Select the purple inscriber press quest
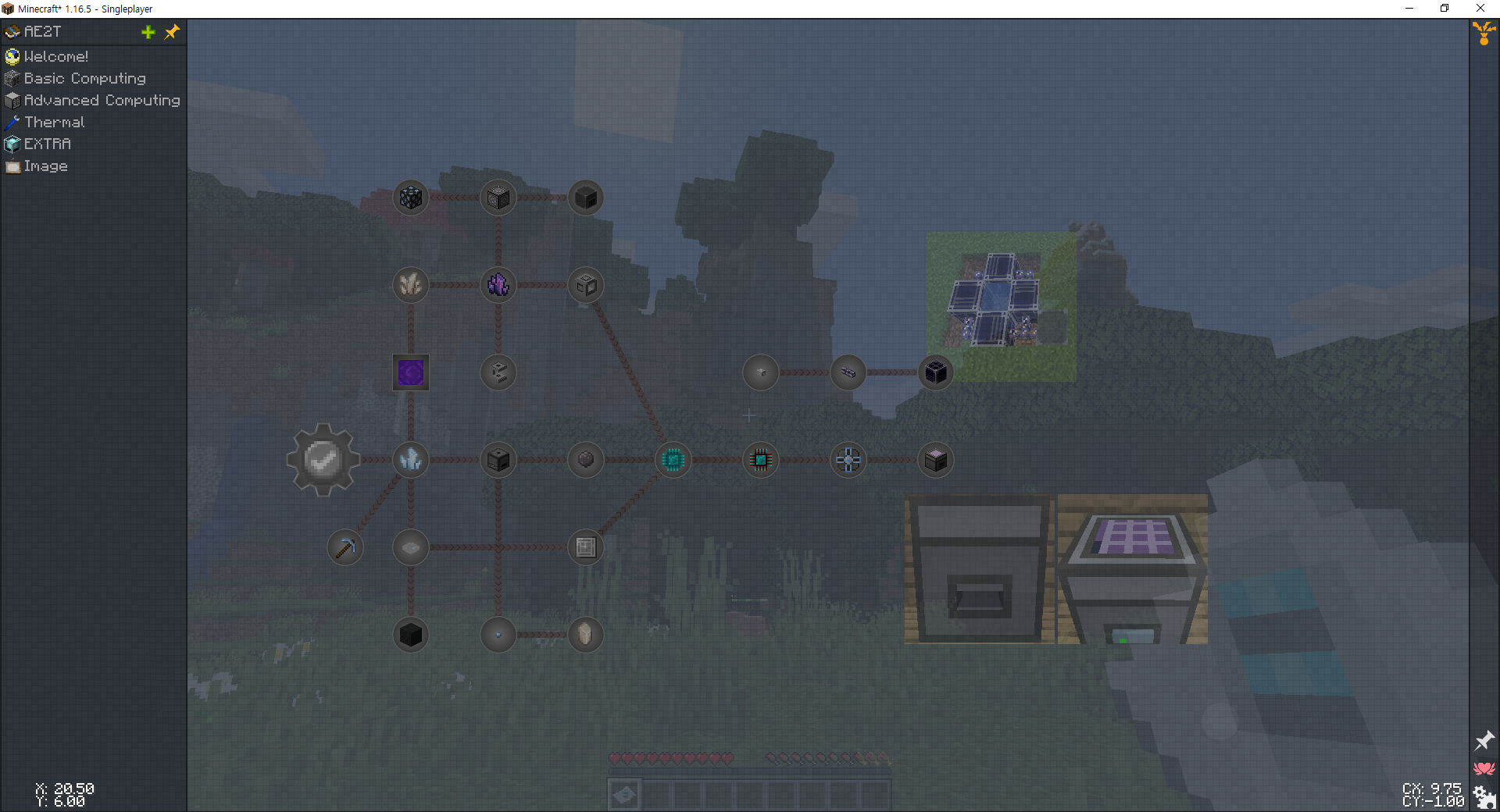This screenshot has width=1500, height=812. 410,372
